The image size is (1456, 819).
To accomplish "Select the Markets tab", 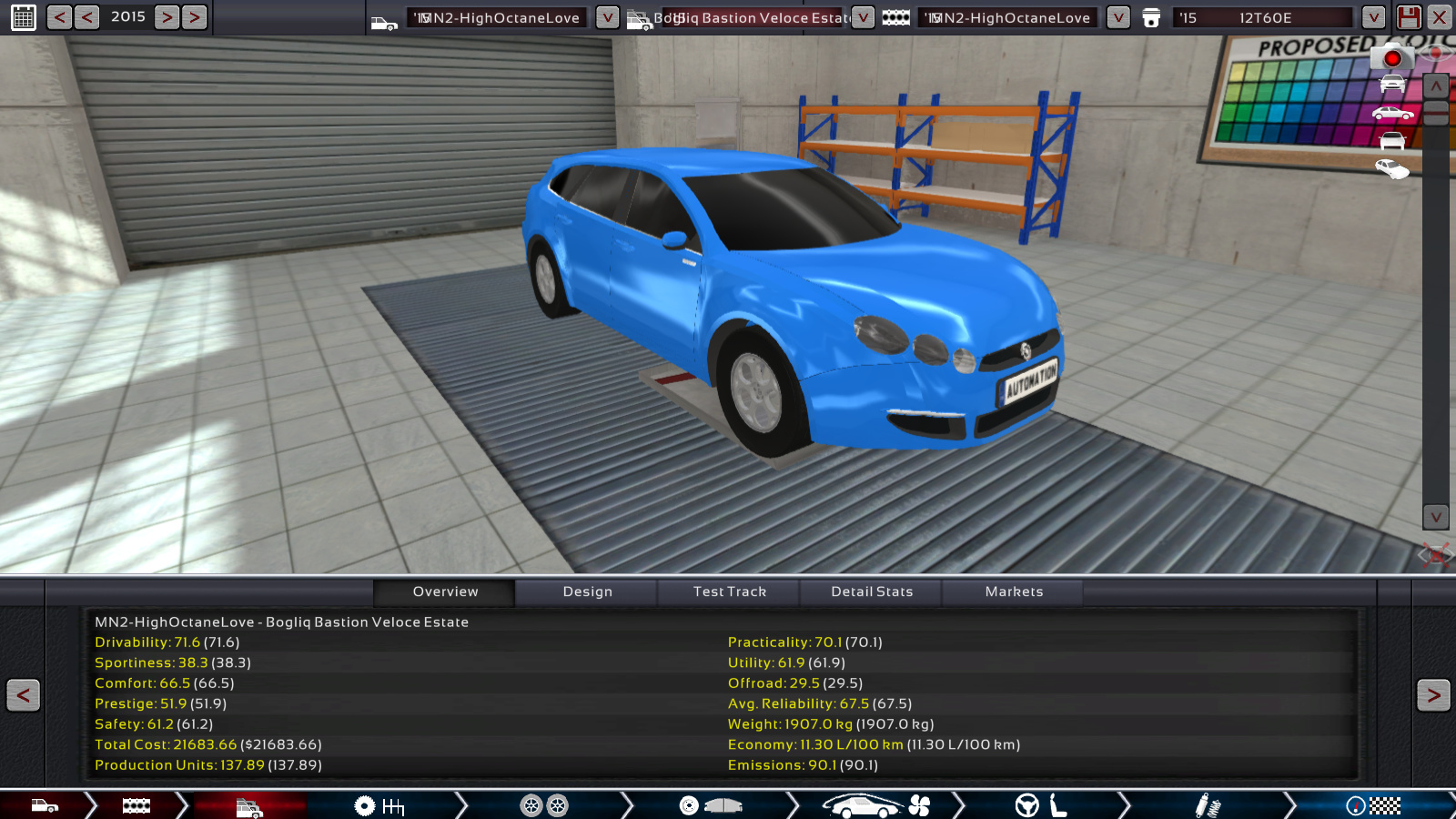I will click(1014, 592).
